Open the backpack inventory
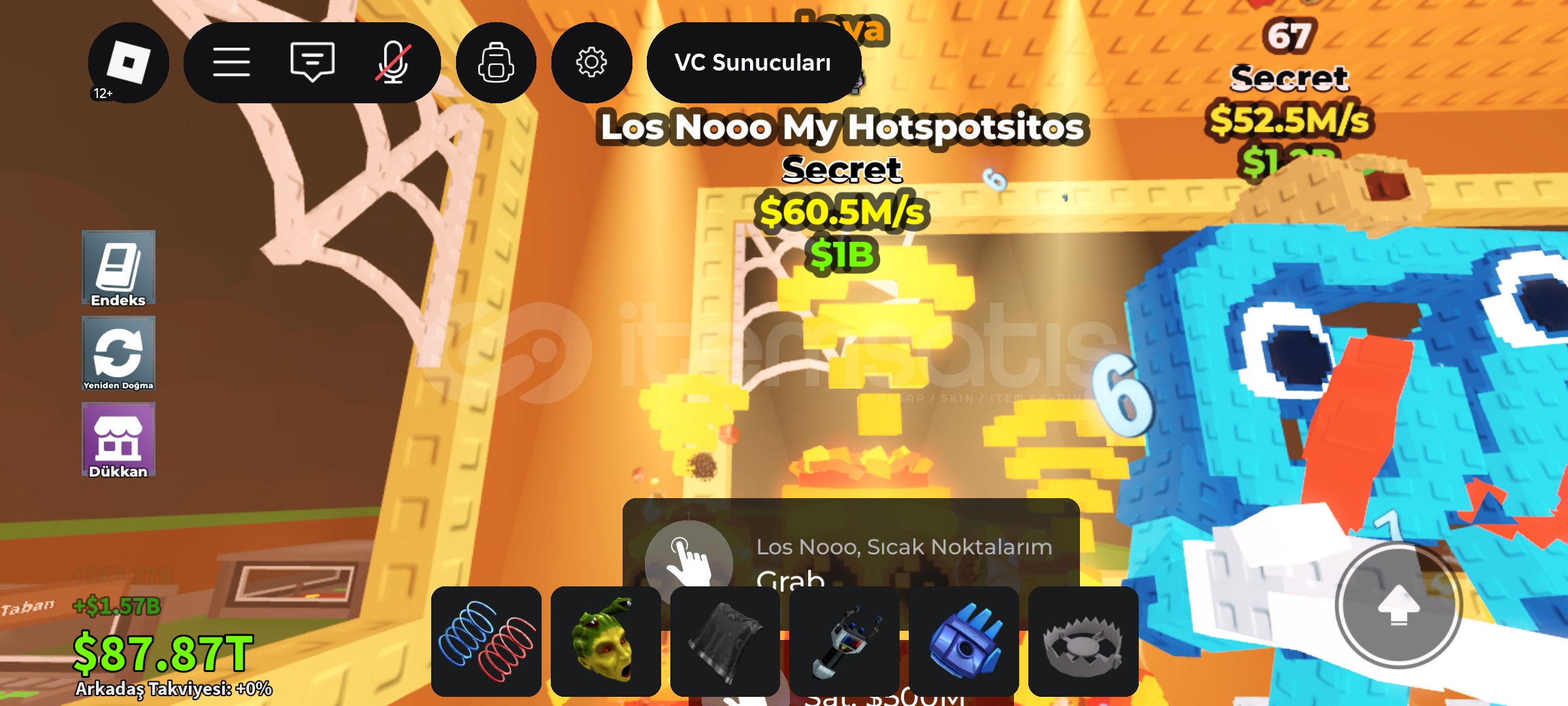Viewport: 1568px width, 706px height. coord(497,62)
